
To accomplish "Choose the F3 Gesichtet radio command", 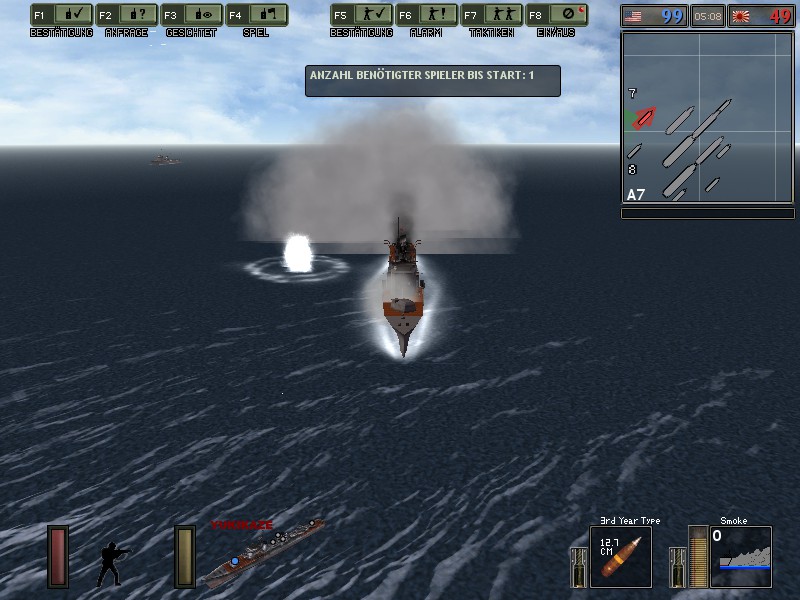I will [191, 16].
